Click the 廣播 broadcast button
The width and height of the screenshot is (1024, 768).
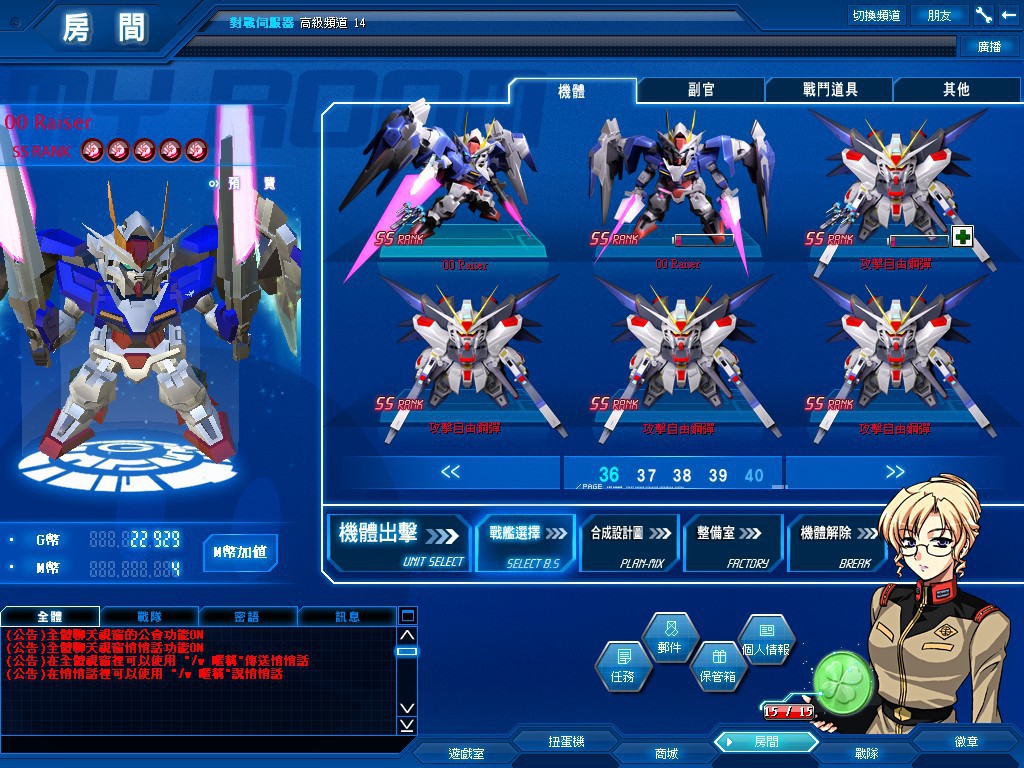point(987,46)
